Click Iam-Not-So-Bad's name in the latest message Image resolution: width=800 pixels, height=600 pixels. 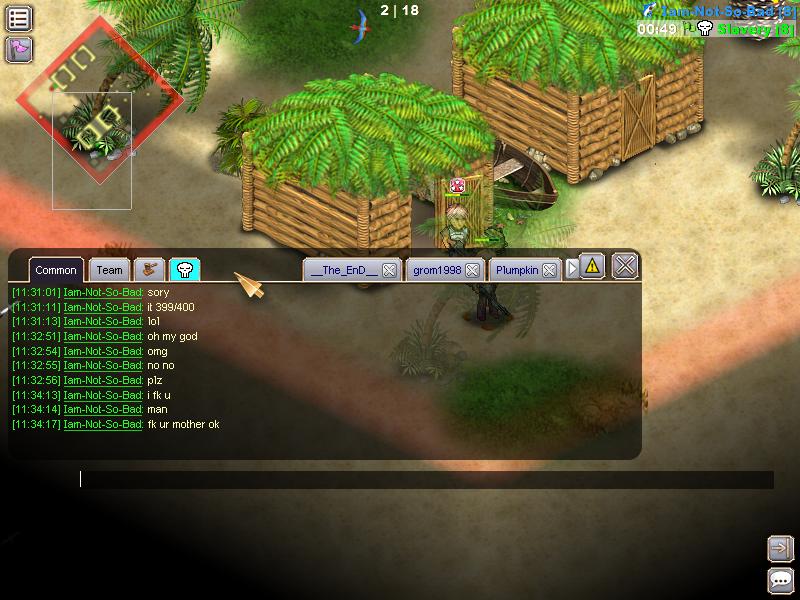point(102,425)
